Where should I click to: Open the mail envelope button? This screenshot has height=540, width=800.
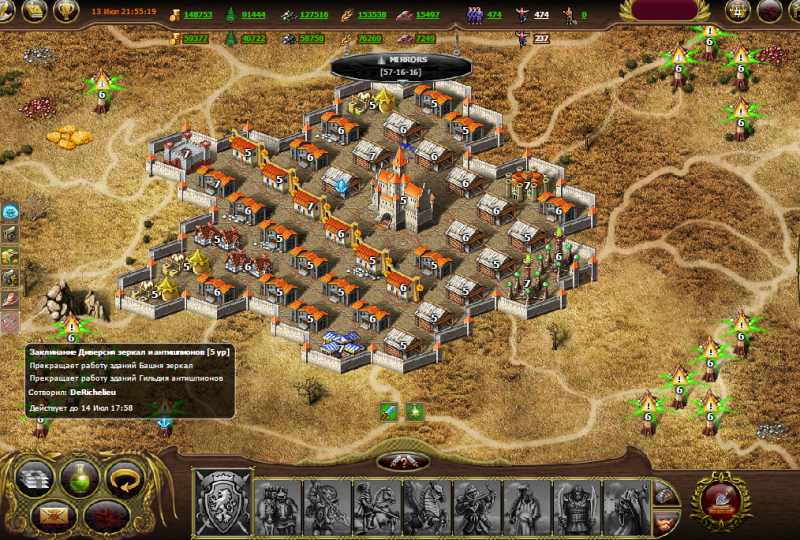(54, 515)
